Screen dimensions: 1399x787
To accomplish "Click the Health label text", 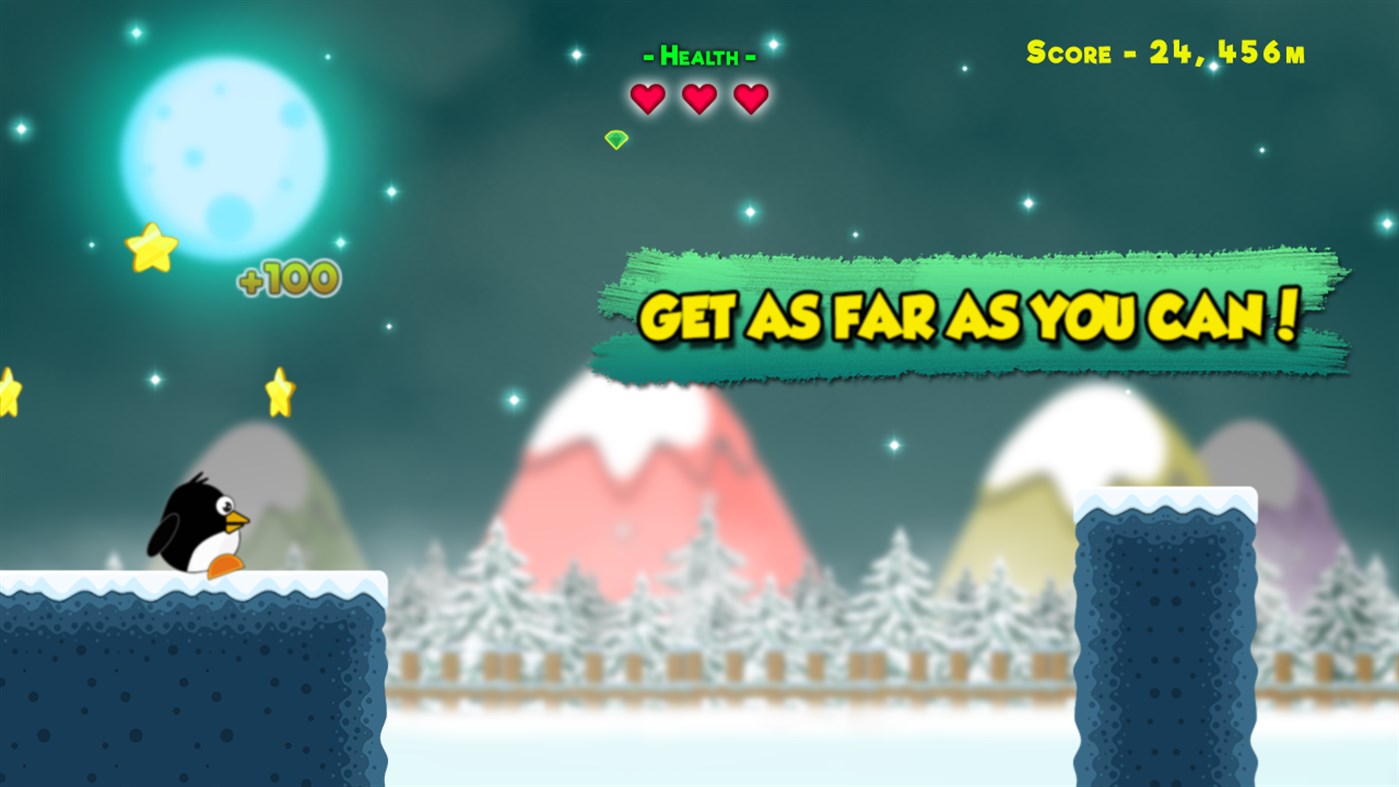I will (x=698, y=55).
